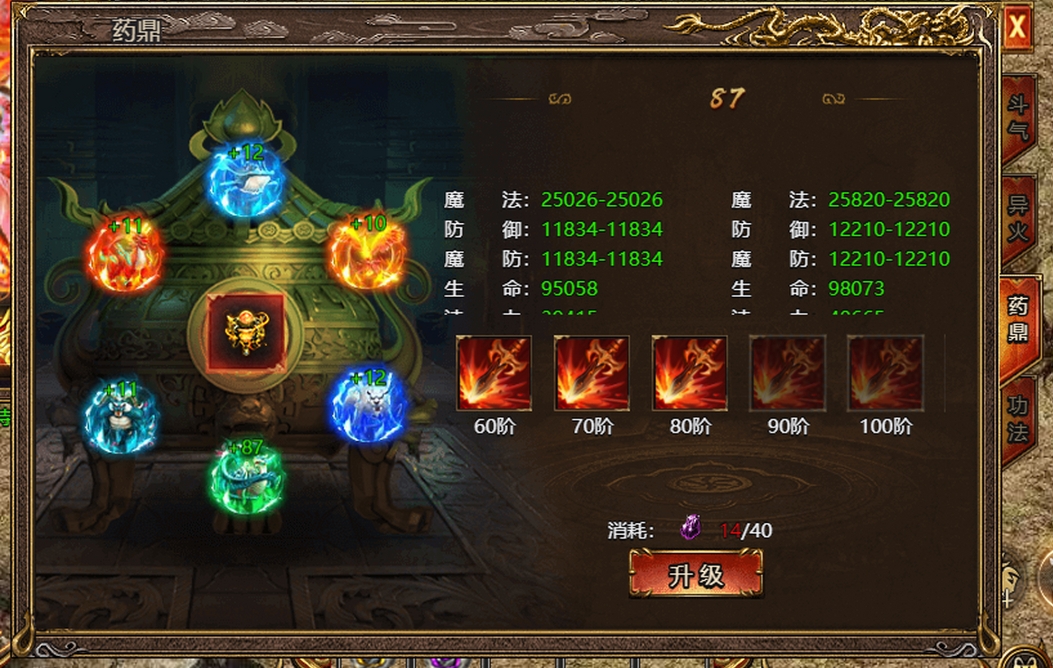
Task: Click the 升级 upgrade button
Action: [696, 574]
